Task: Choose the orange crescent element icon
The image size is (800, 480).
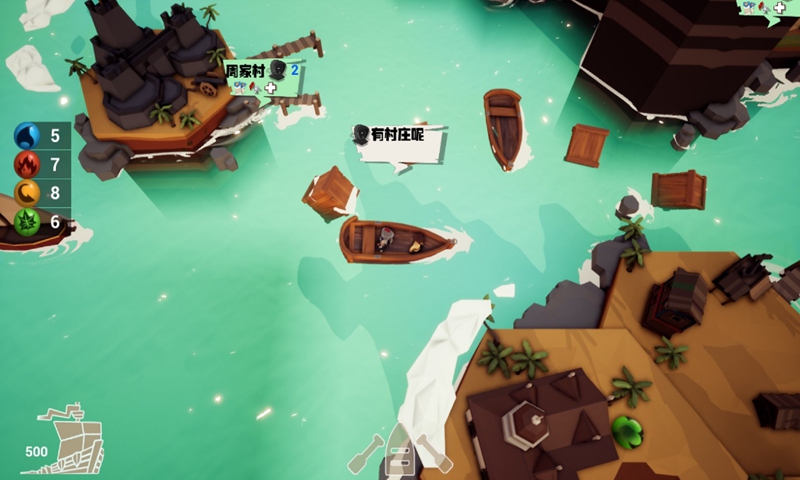Action: pos(27,193)
